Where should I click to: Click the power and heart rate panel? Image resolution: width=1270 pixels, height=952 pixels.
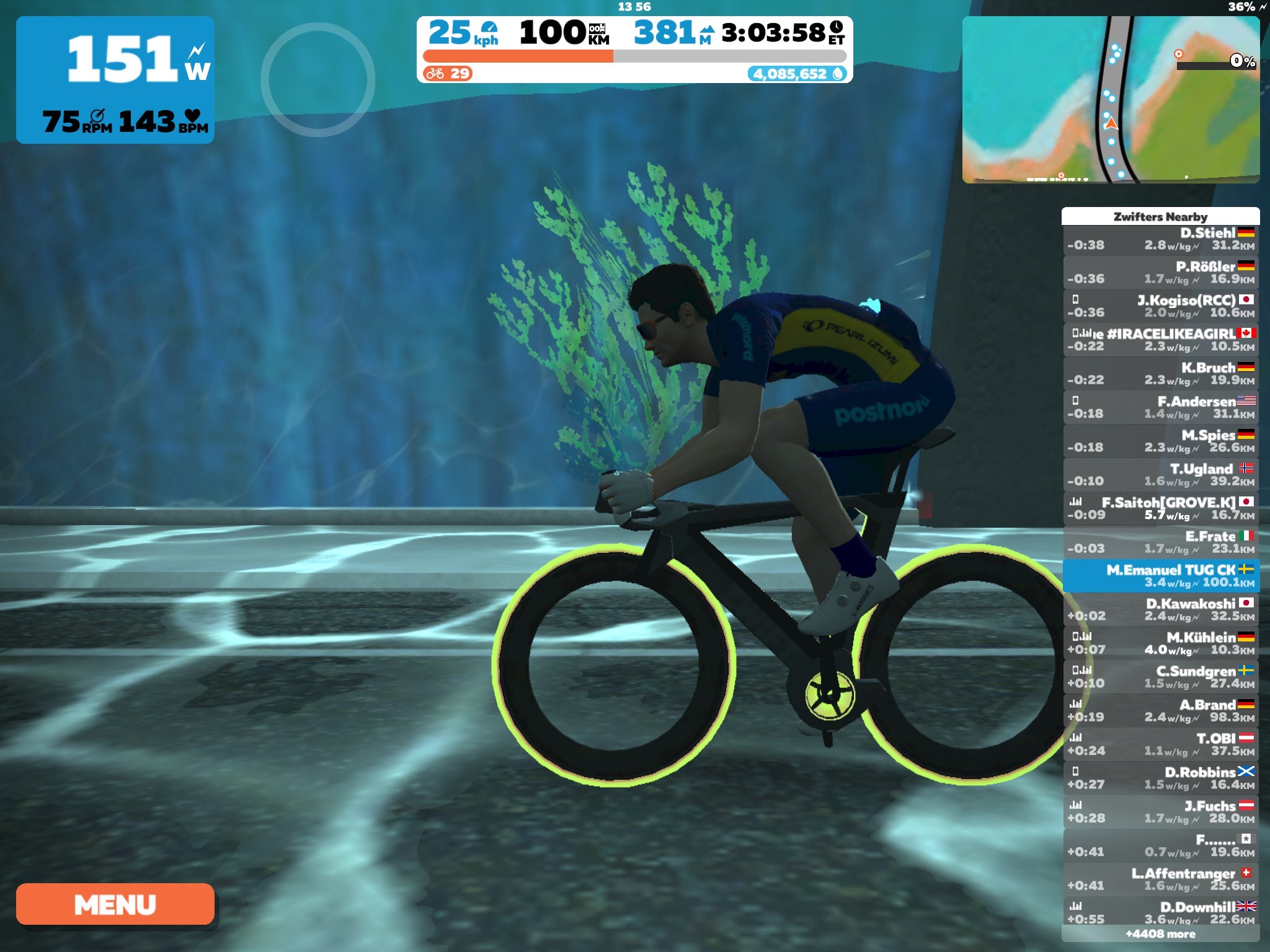coord(115,80)
